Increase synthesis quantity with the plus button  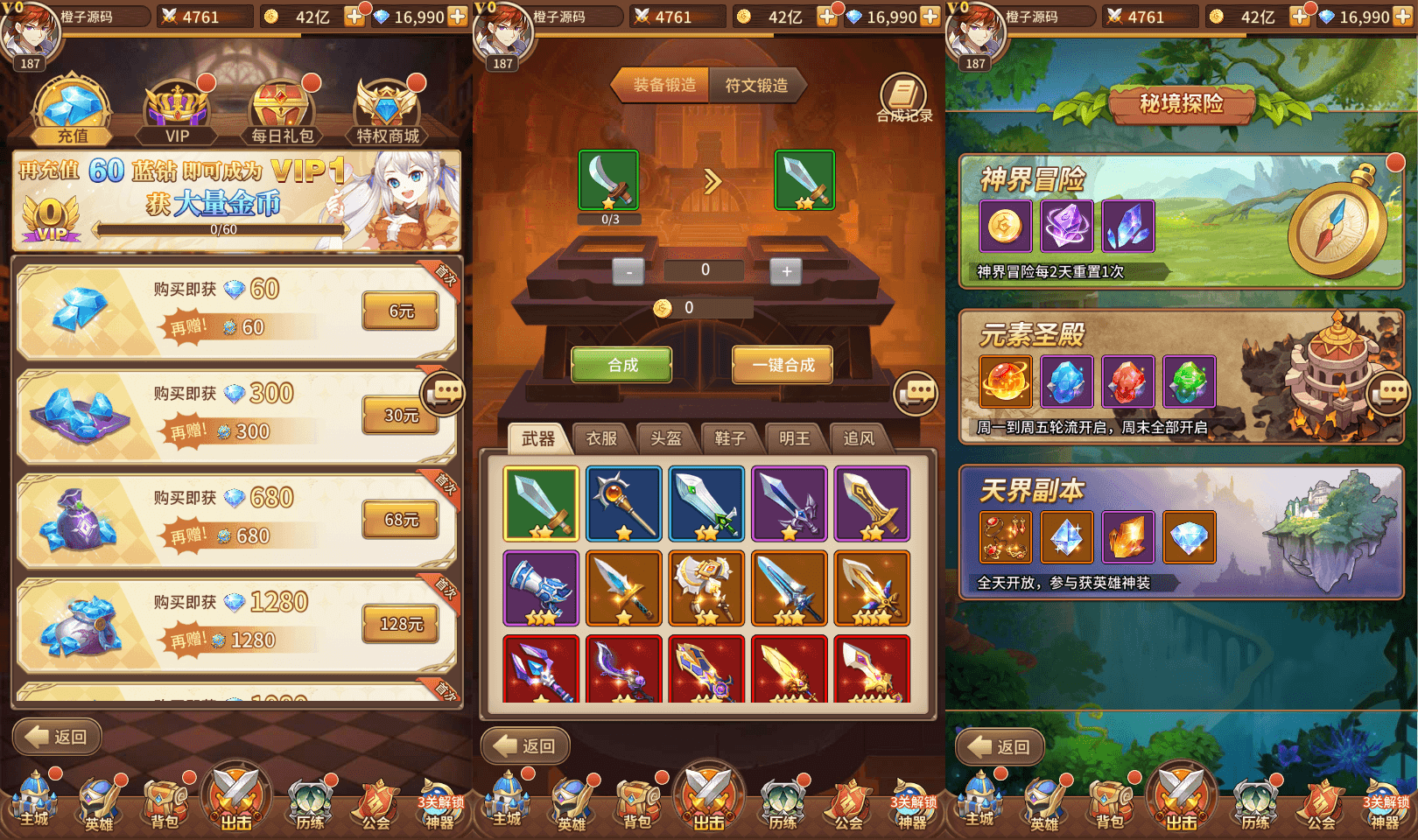tap(786, 271)
